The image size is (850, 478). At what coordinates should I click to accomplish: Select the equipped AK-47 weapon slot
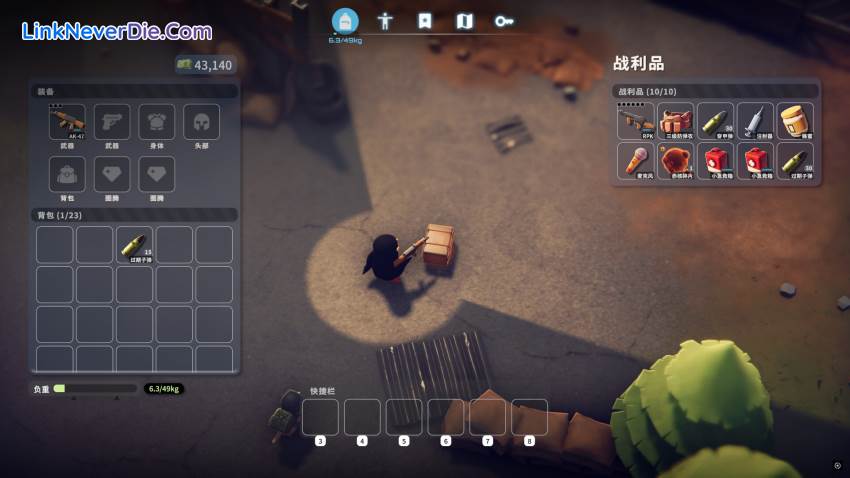[68, 123]
